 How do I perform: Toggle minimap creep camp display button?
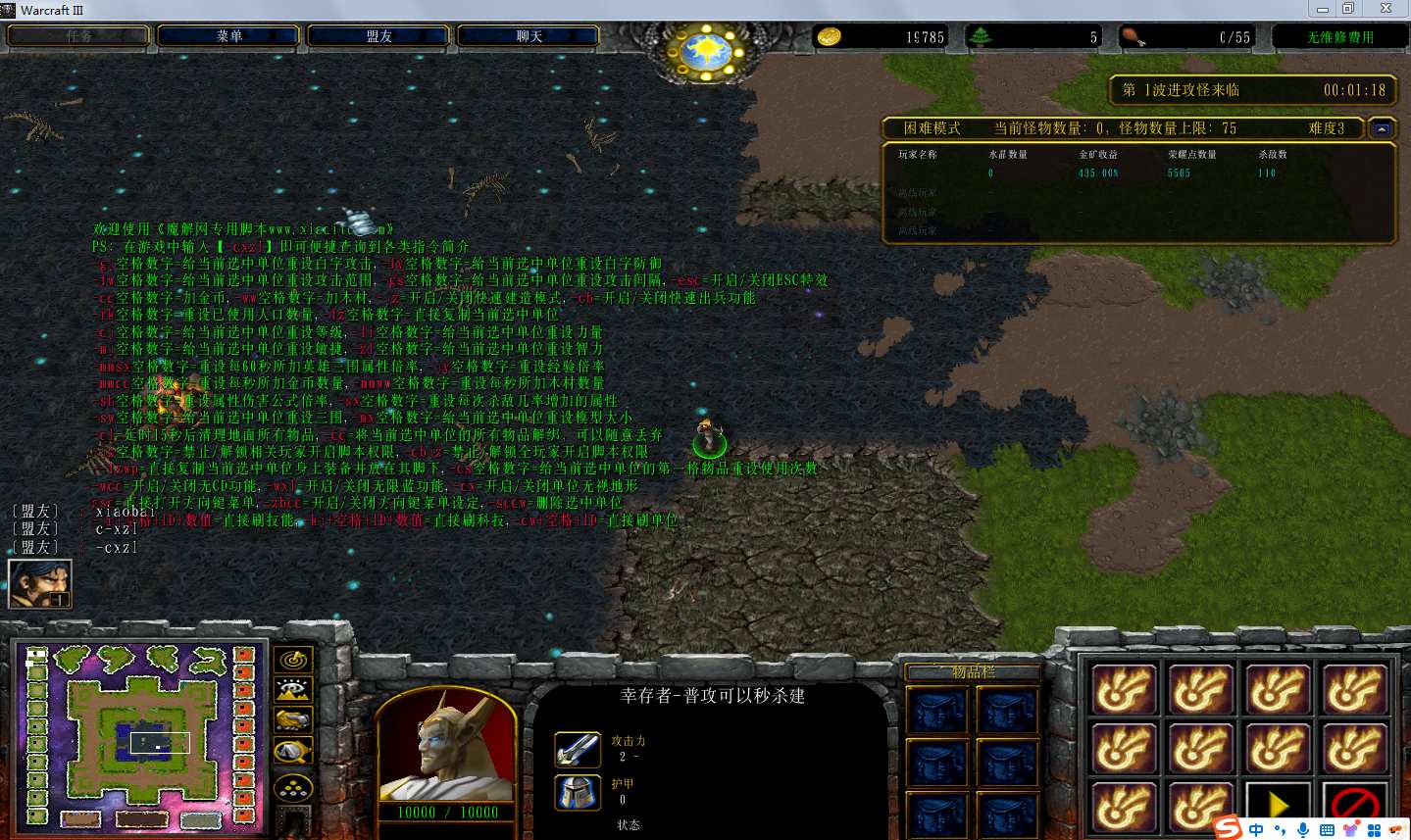click(293, 752)
